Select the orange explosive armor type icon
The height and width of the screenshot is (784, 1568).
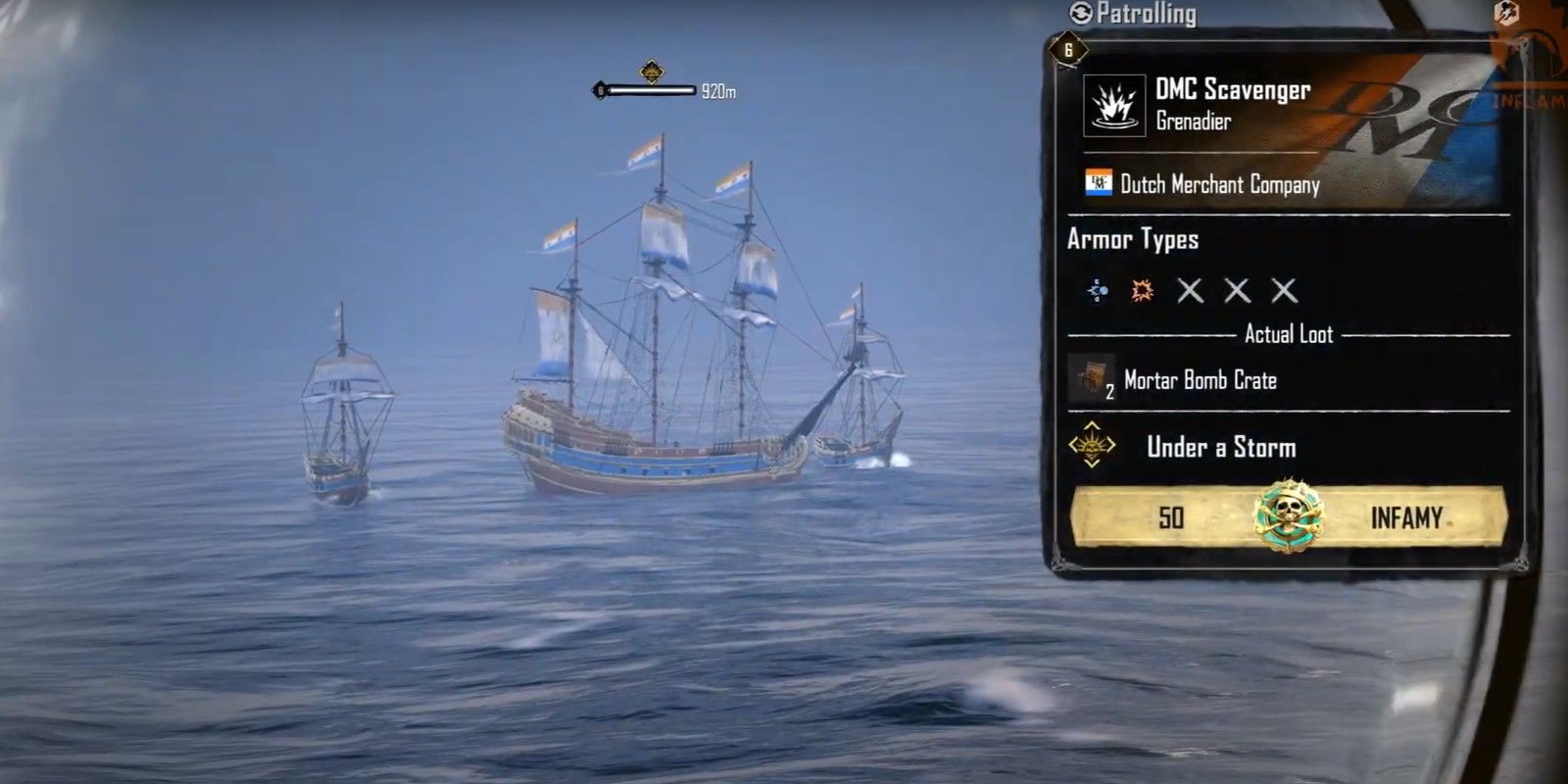1140,290
